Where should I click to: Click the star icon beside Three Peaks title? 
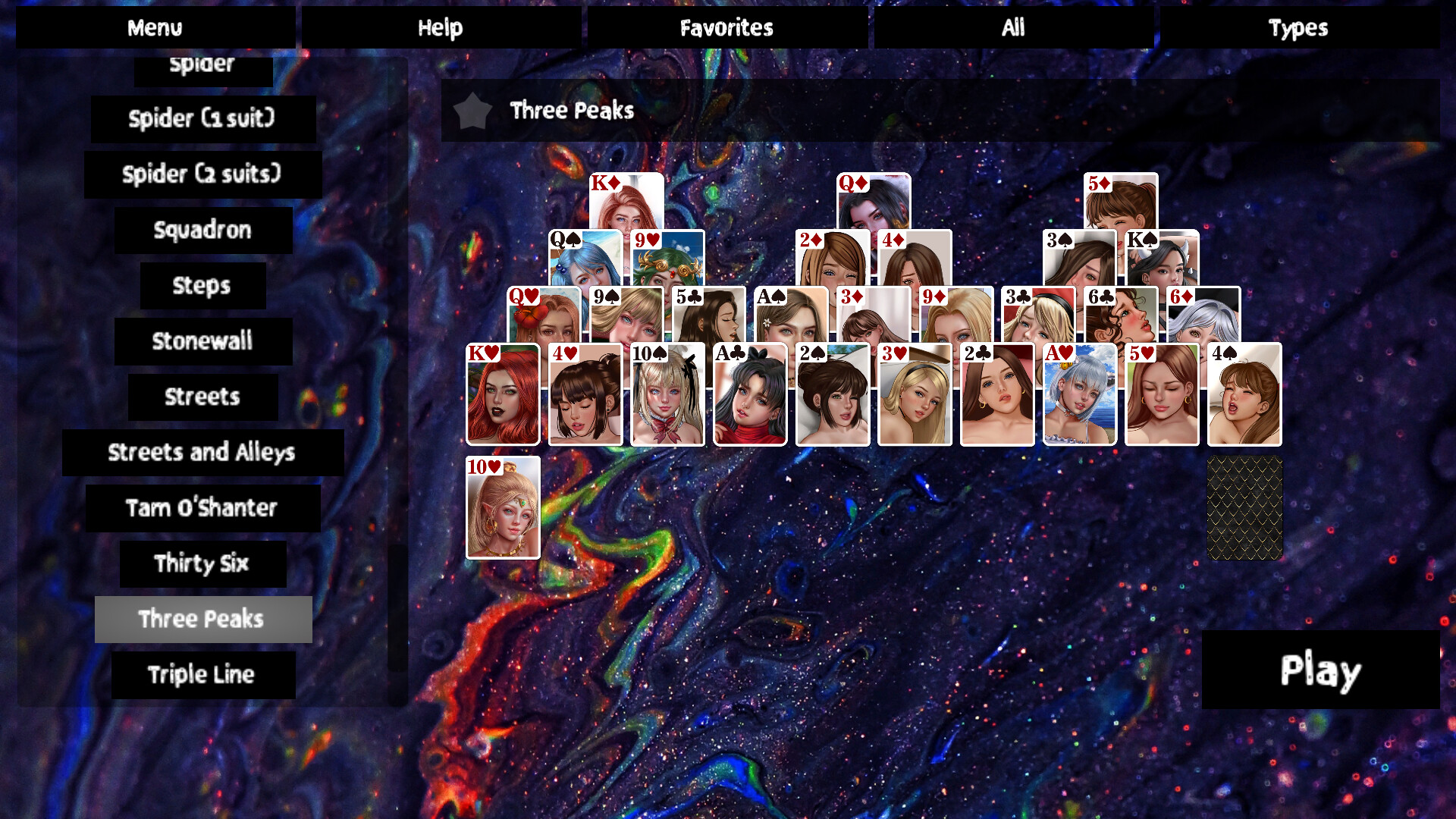click(472, 111)
